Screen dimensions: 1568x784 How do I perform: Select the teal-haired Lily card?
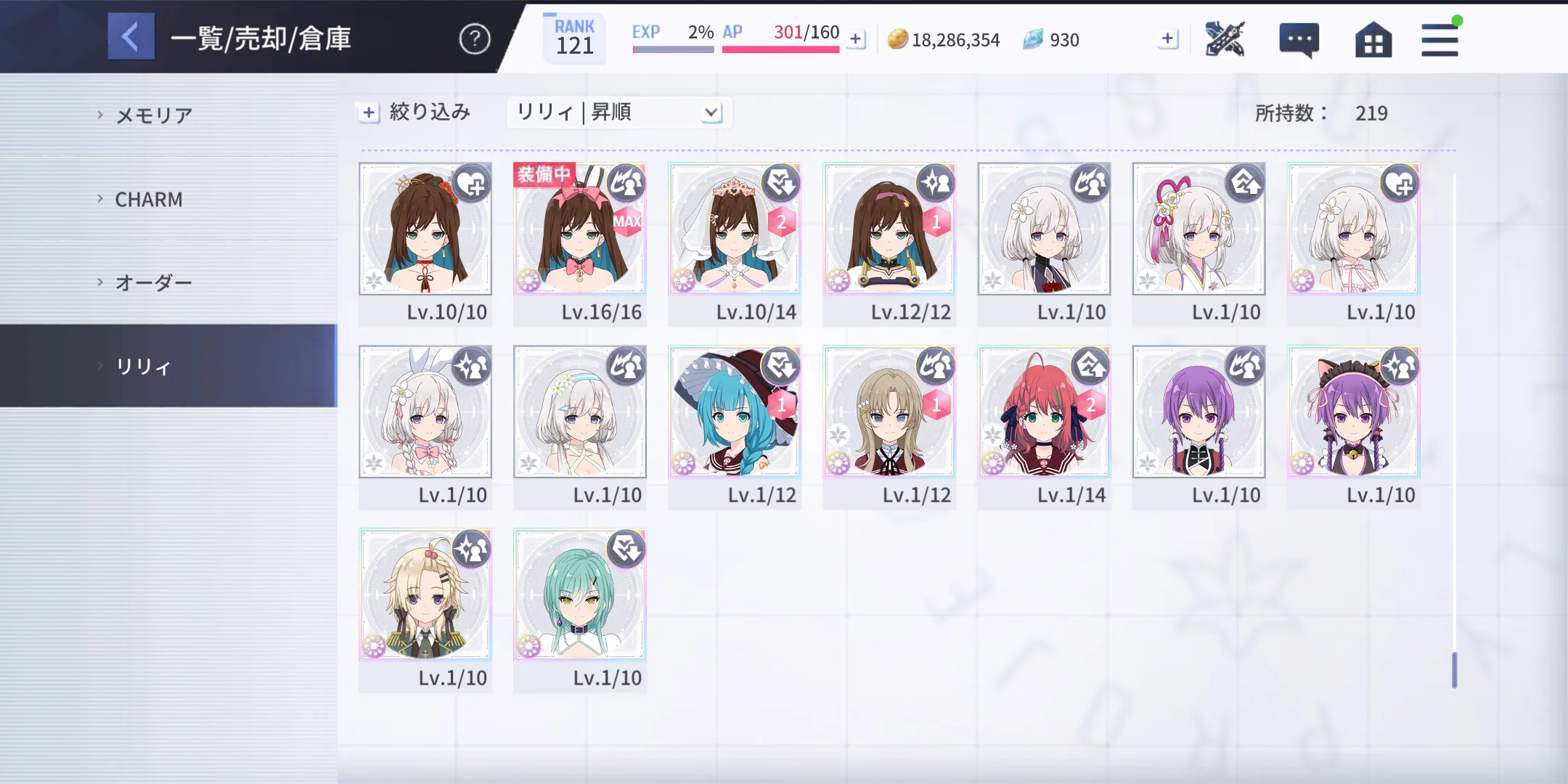point(579,595)
